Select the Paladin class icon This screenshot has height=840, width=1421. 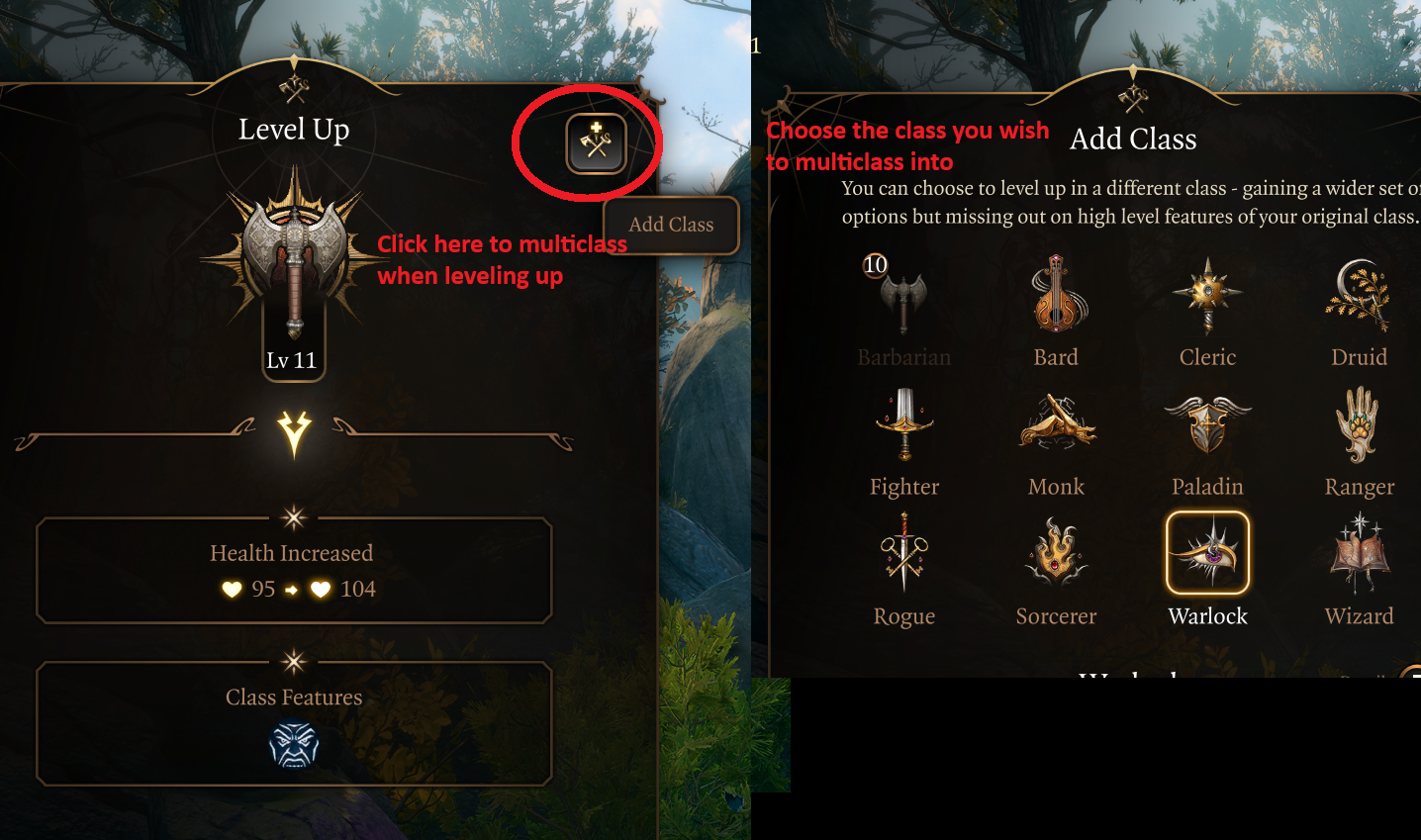tap(1207, 425)
